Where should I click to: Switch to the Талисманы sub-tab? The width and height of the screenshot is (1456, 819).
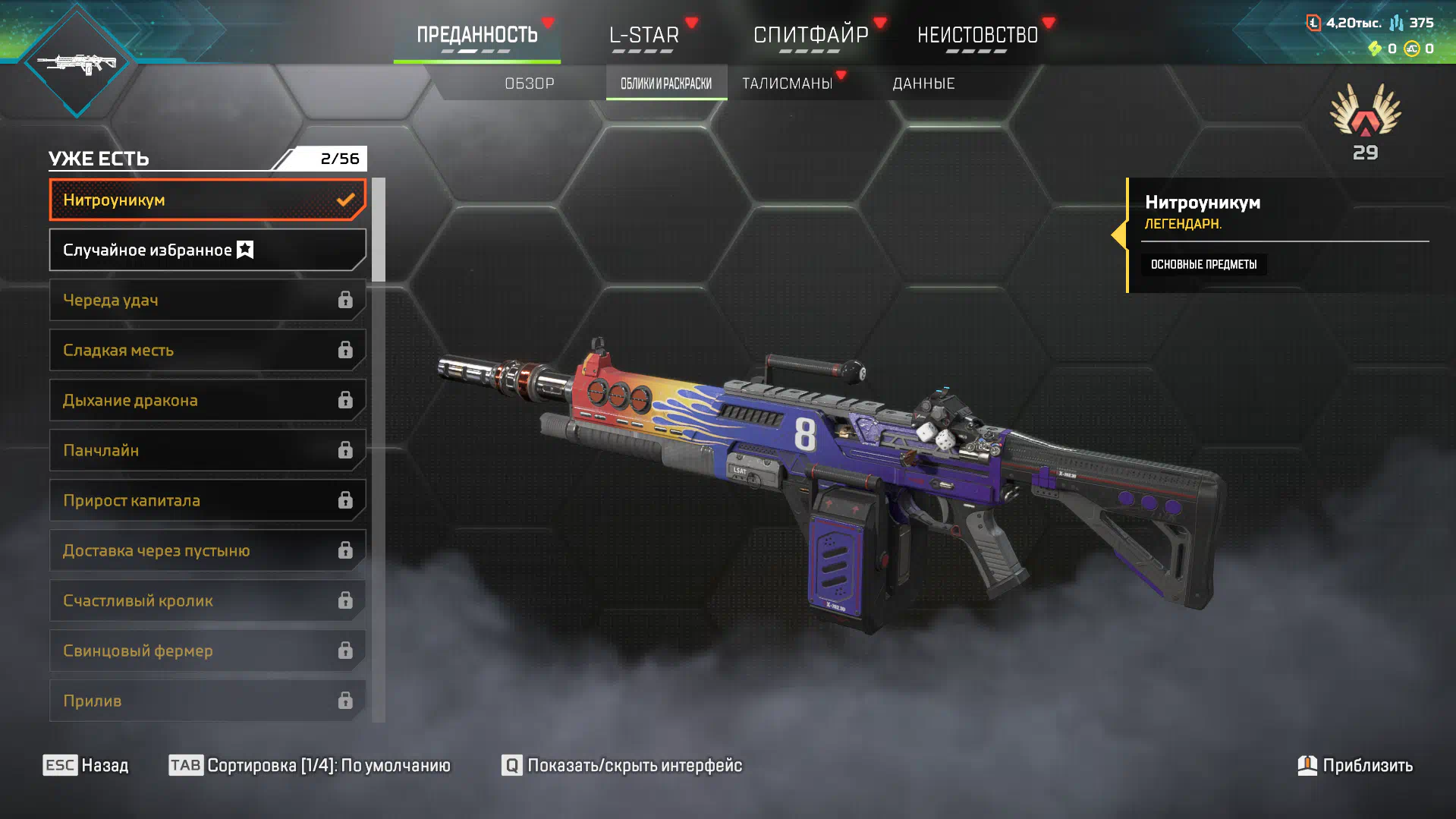click(x=788, y=83)
